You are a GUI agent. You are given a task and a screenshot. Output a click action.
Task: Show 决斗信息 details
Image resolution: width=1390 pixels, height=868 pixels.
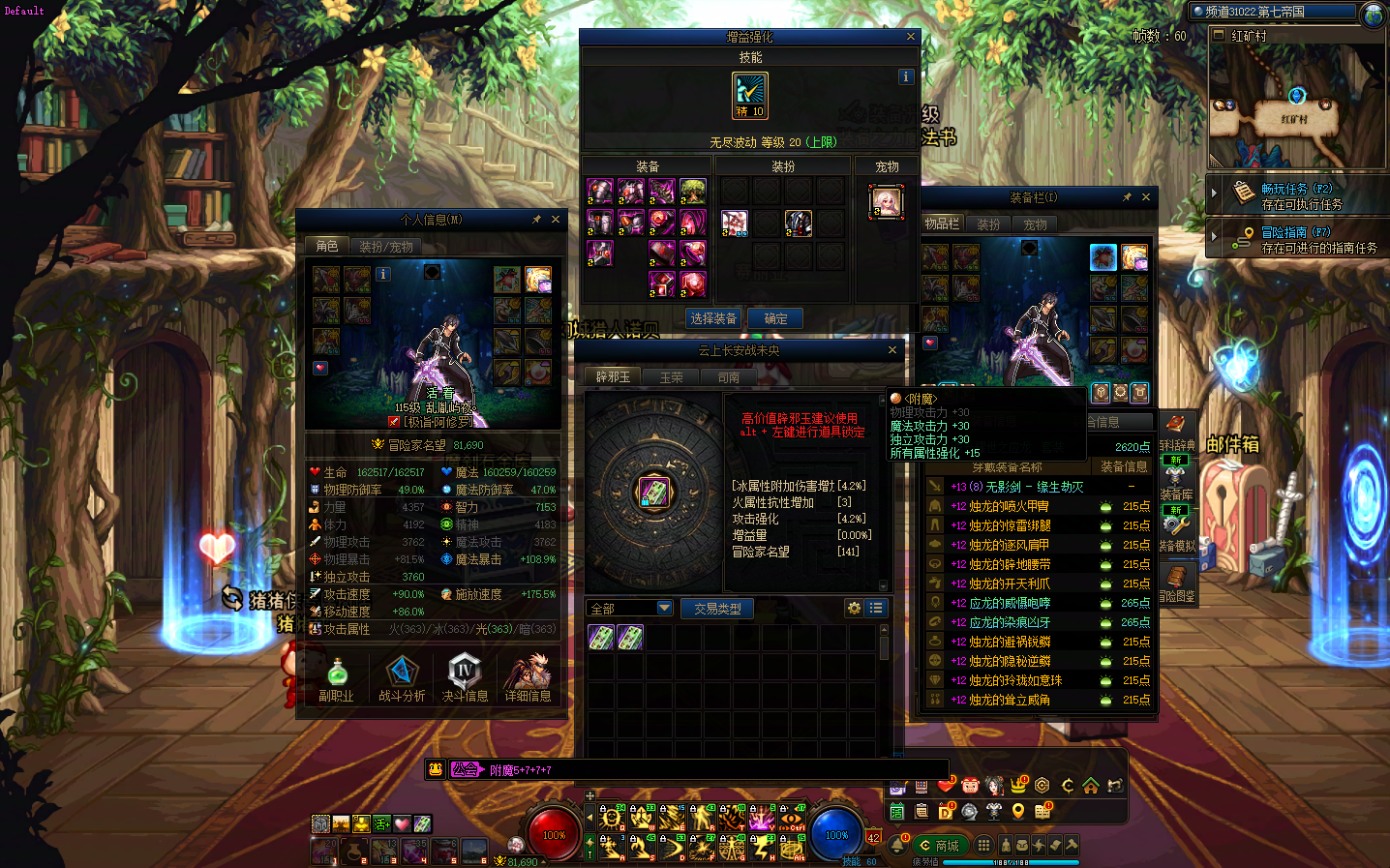[465, 678]
